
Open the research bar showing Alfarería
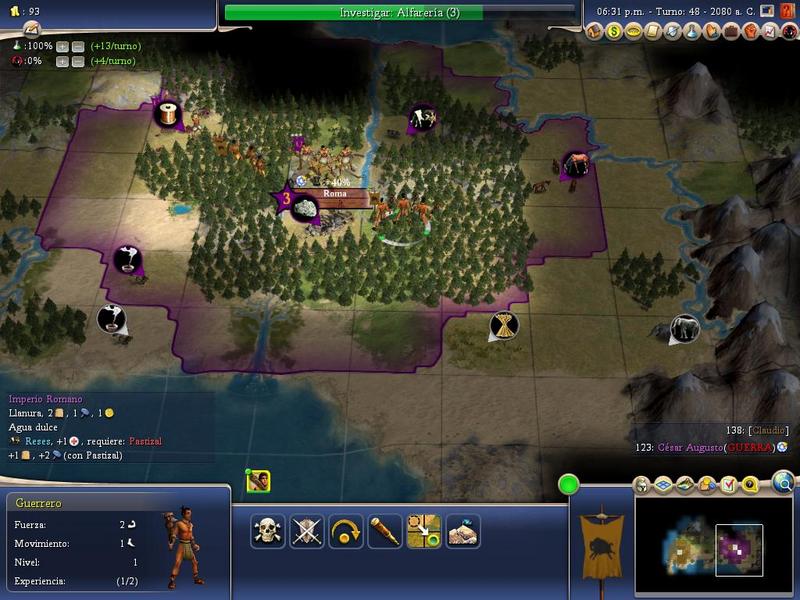pyautogui.click(x=398, y=12)
